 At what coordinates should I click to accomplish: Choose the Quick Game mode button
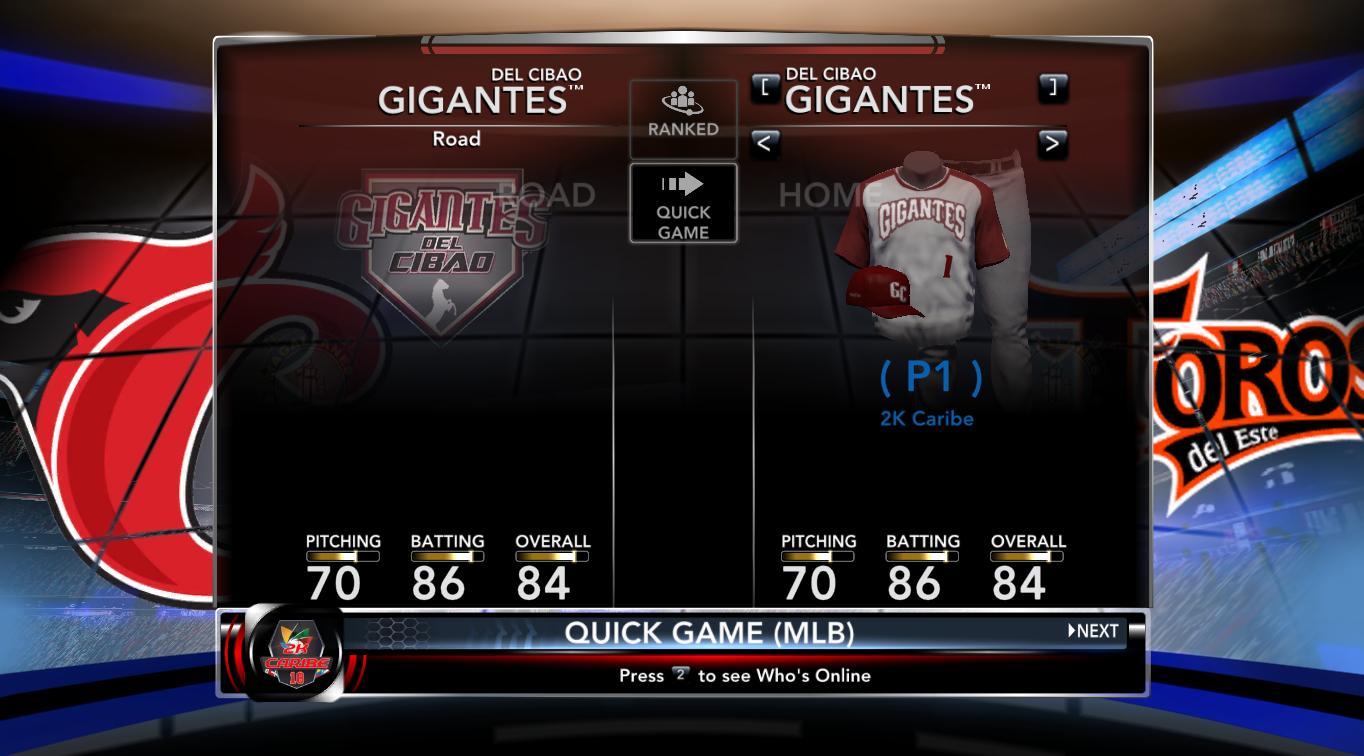(683, 204)
